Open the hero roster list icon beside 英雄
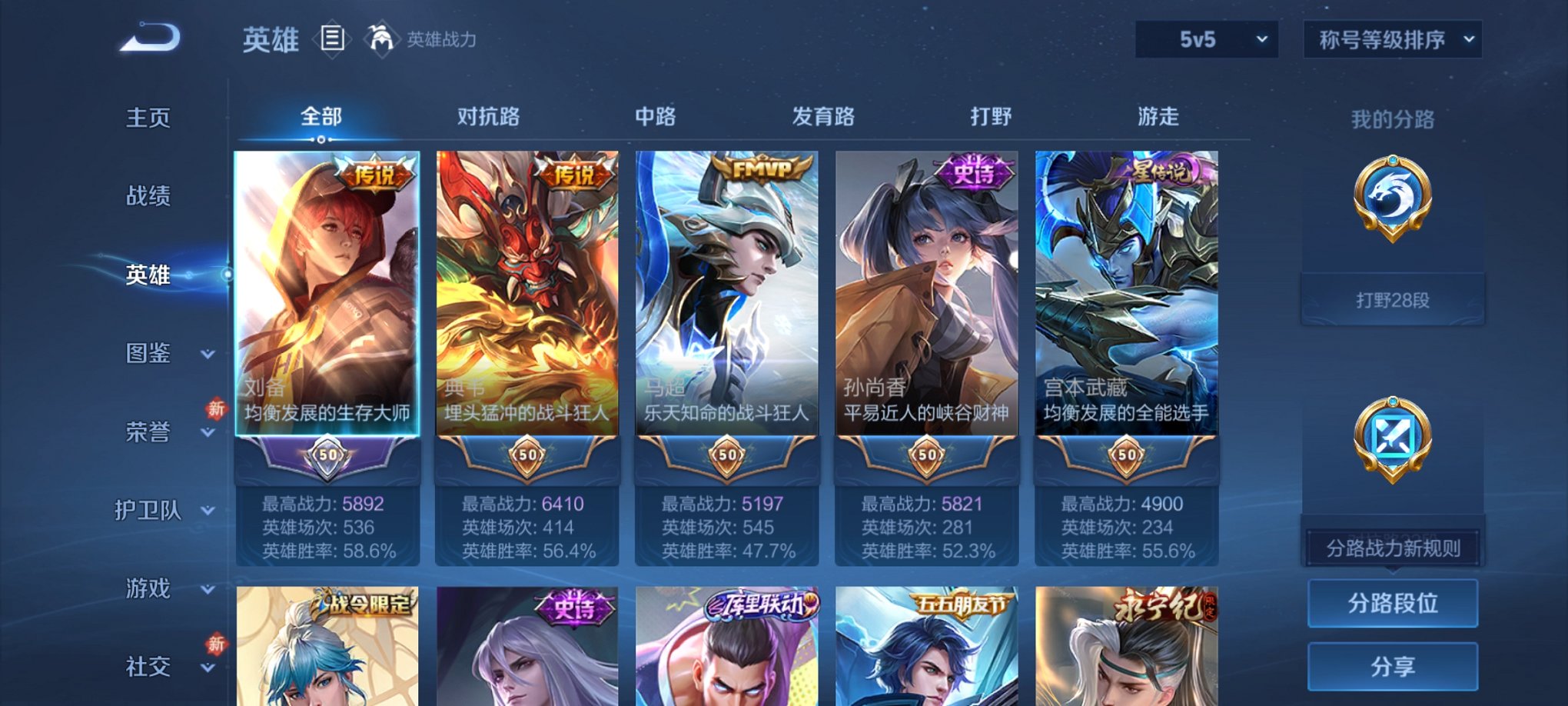Viewport: 1568px width, 706px height. coord(334,38)
